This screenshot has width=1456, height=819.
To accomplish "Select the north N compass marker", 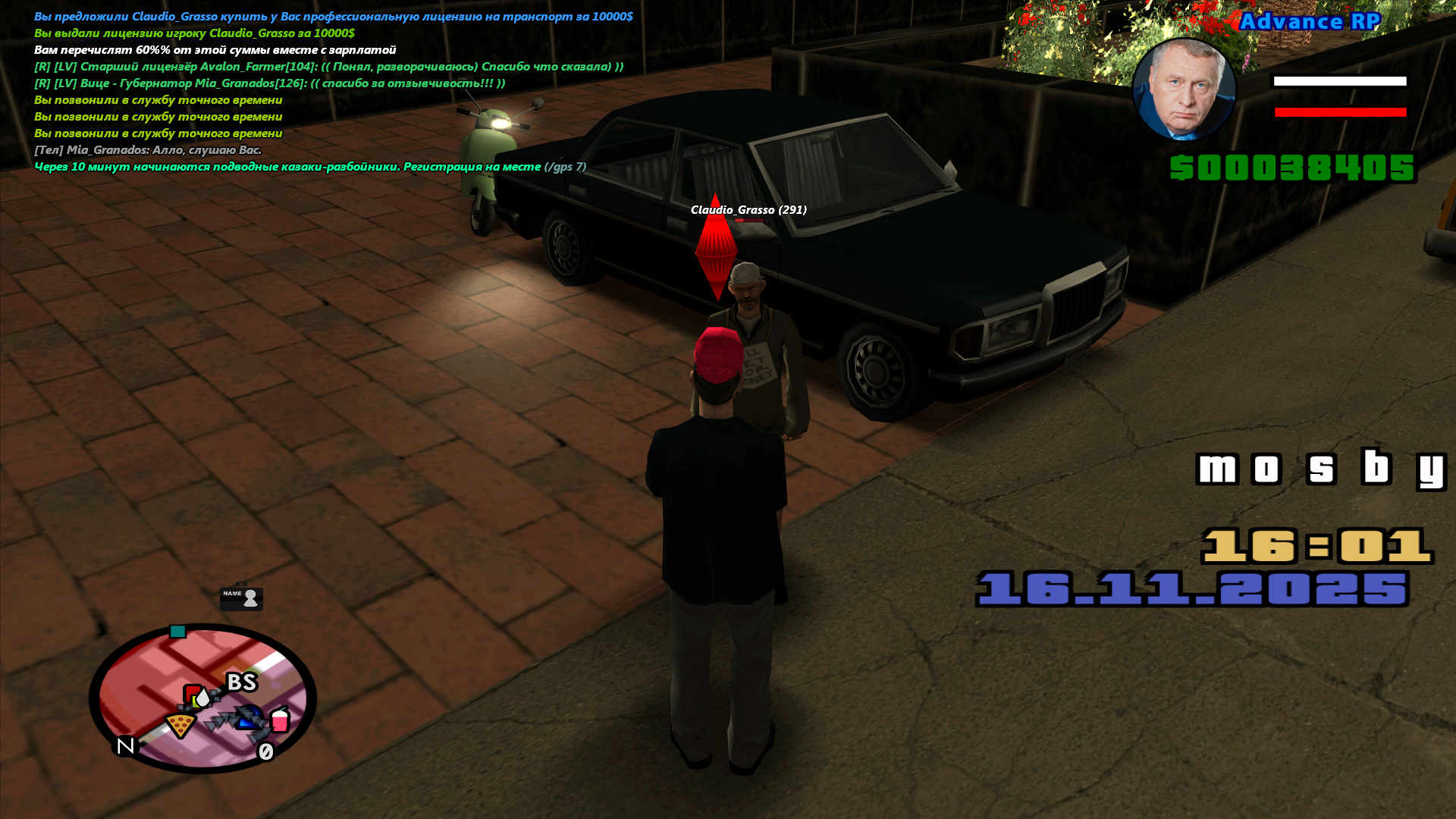I will pos(126,746).
